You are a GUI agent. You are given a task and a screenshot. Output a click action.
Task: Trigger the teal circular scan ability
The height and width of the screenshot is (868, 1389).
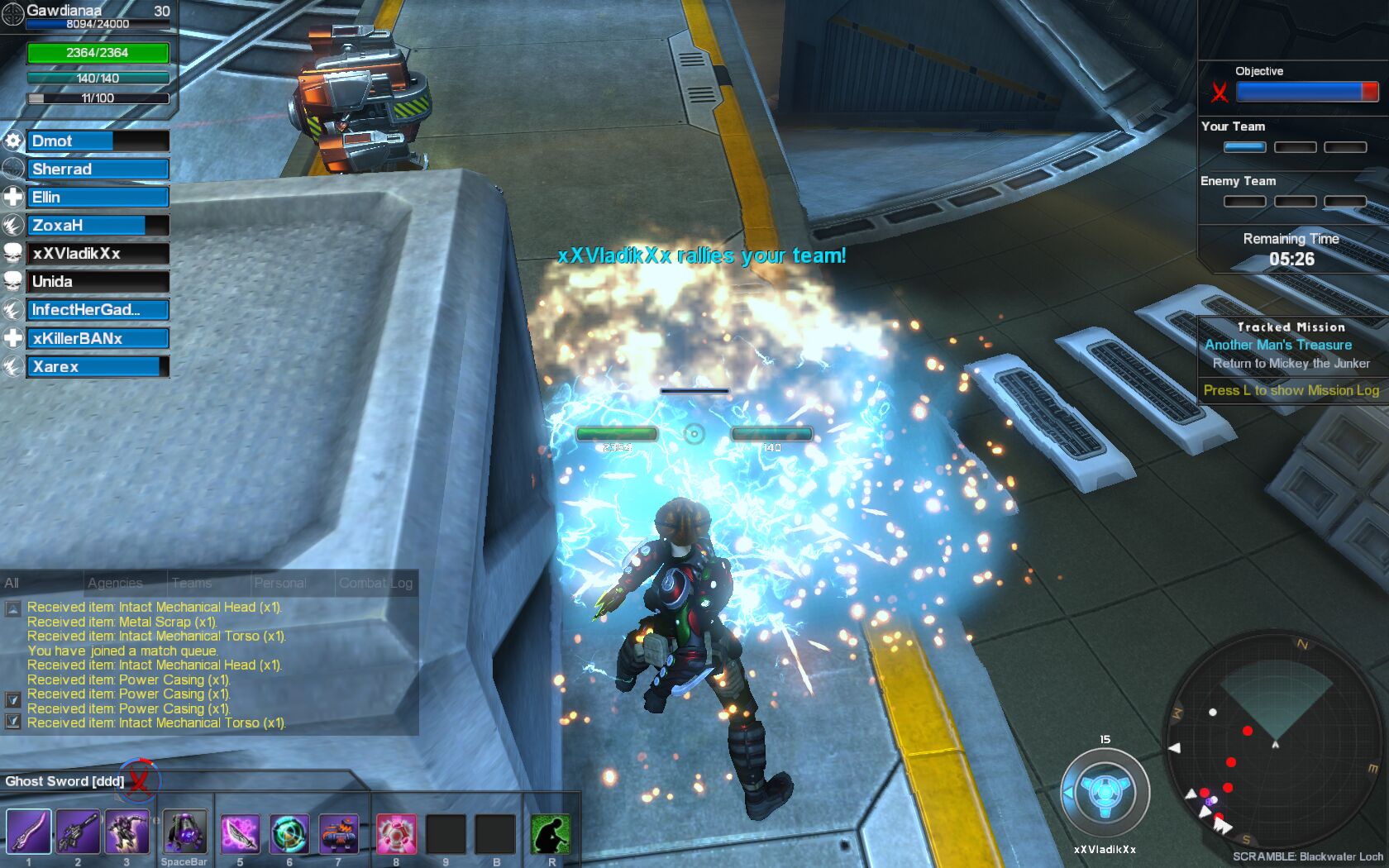click(289, 832)
